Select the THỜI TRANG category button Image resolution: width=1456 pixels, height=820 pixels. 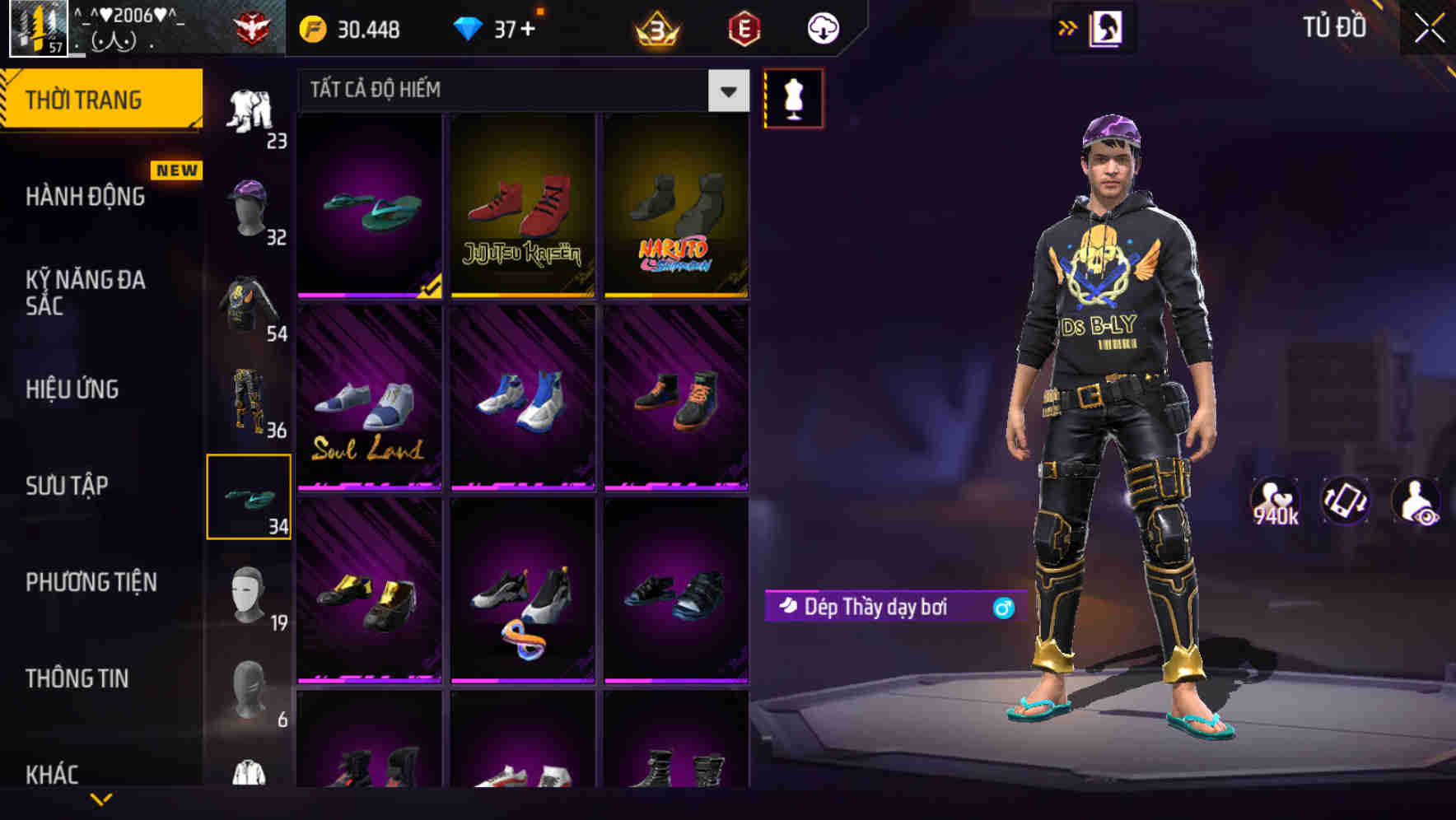85,98
